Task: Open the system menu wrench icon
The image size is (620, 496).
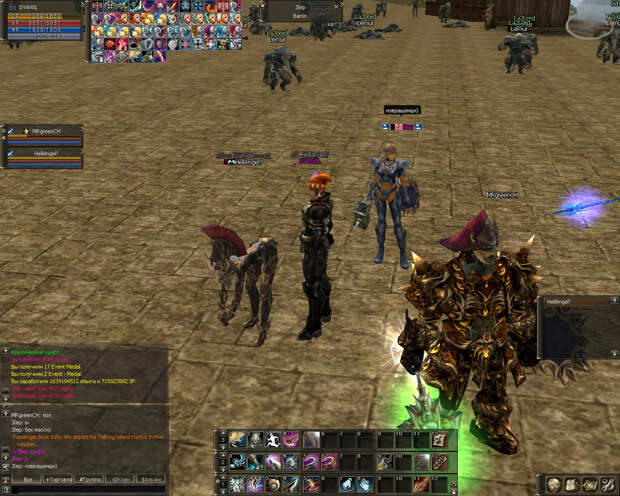Action: point(609,484)
